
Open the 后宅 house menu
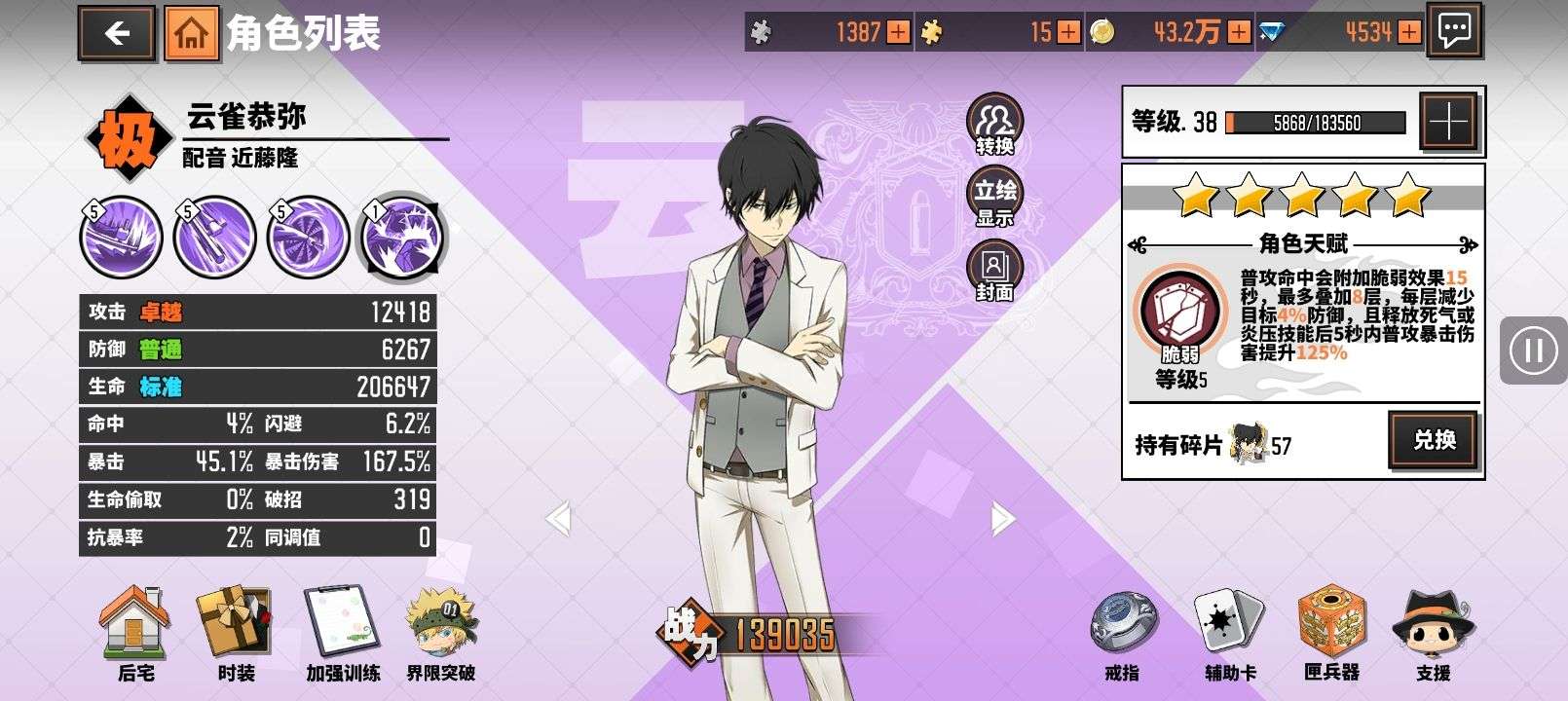pyautogui.click(x=135, y=633)
